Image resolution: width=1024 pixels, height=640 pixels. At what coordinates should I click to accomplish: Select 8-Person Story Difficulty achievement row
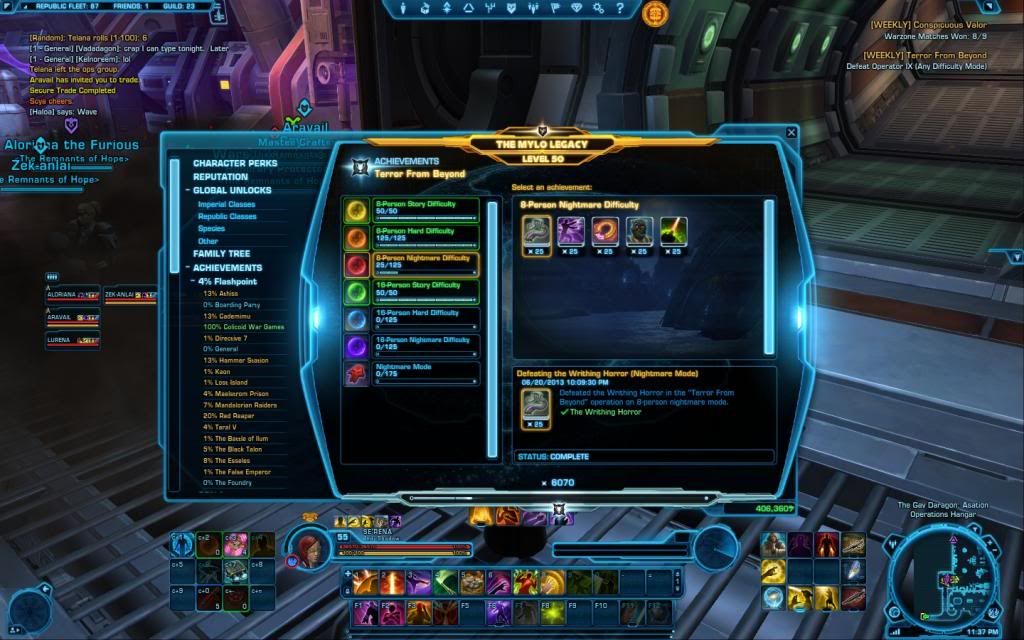click(411, 209)
